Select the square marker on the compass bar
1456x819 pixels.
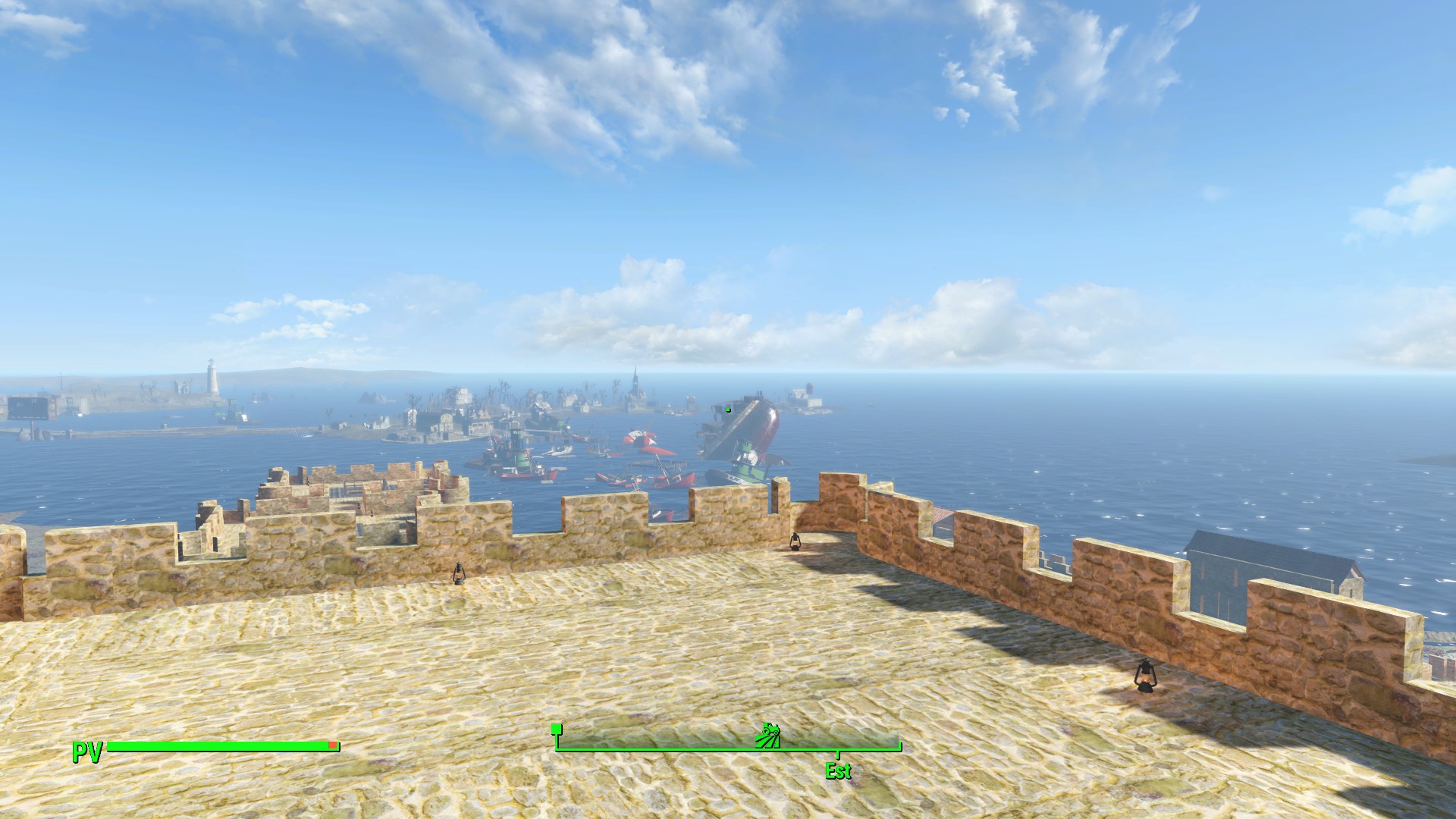pos(557,730)
